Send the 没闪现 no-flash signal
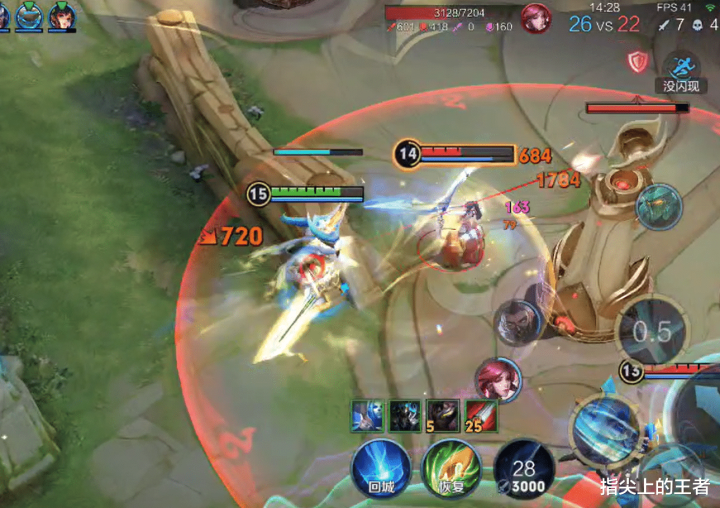Image resolution: width=720 pixels, height=508 pixels. click(683, 70)
